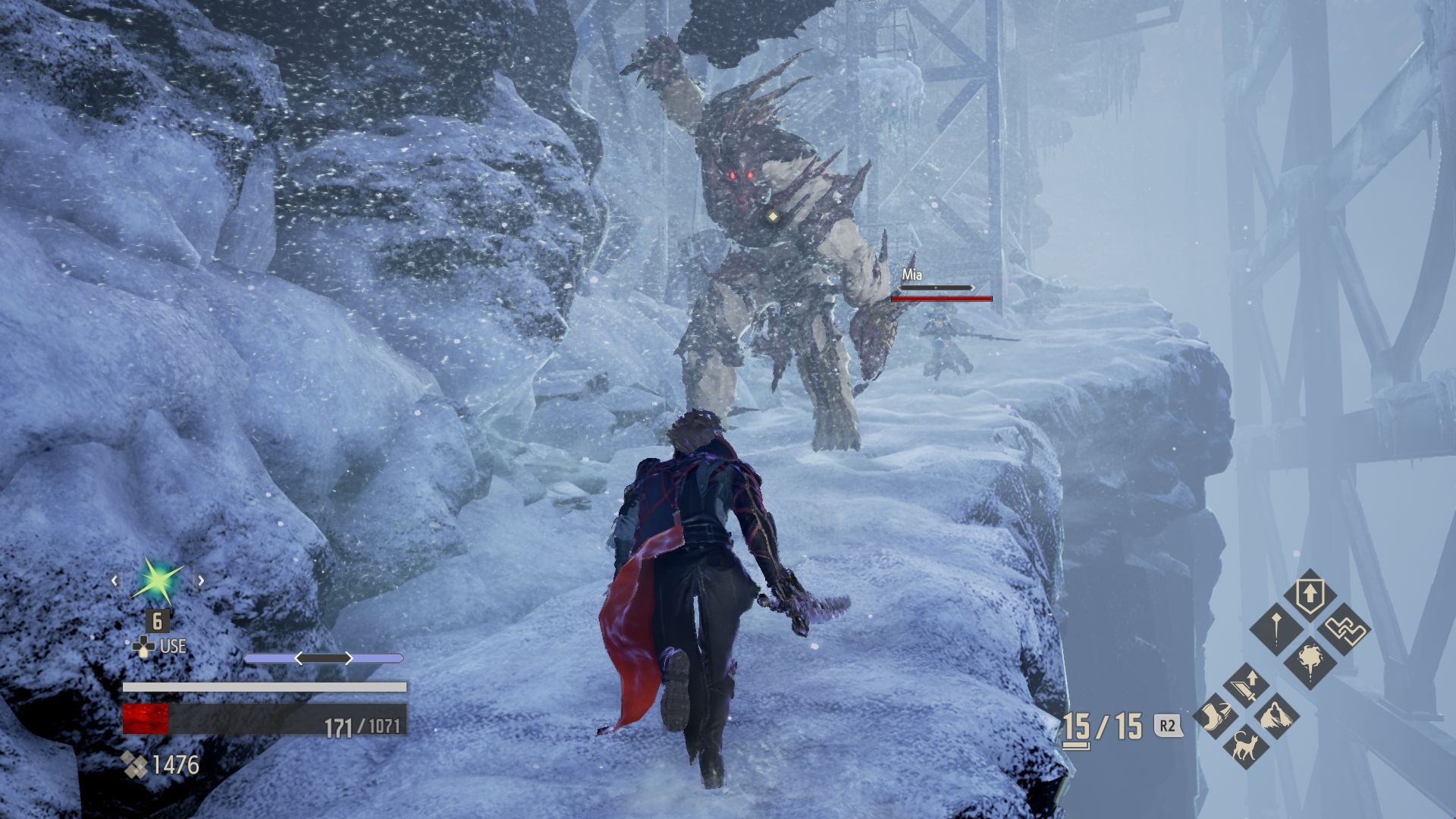
Task: Click the red enemy health bar under Mia
Action: click(x=940, y=299)
